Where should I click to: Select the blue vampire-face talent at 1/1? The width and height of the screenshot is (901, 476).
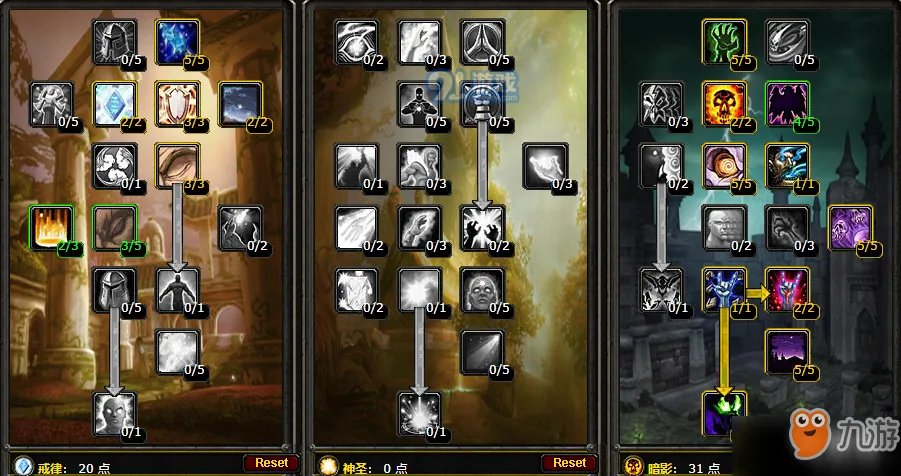pos(724,289)
